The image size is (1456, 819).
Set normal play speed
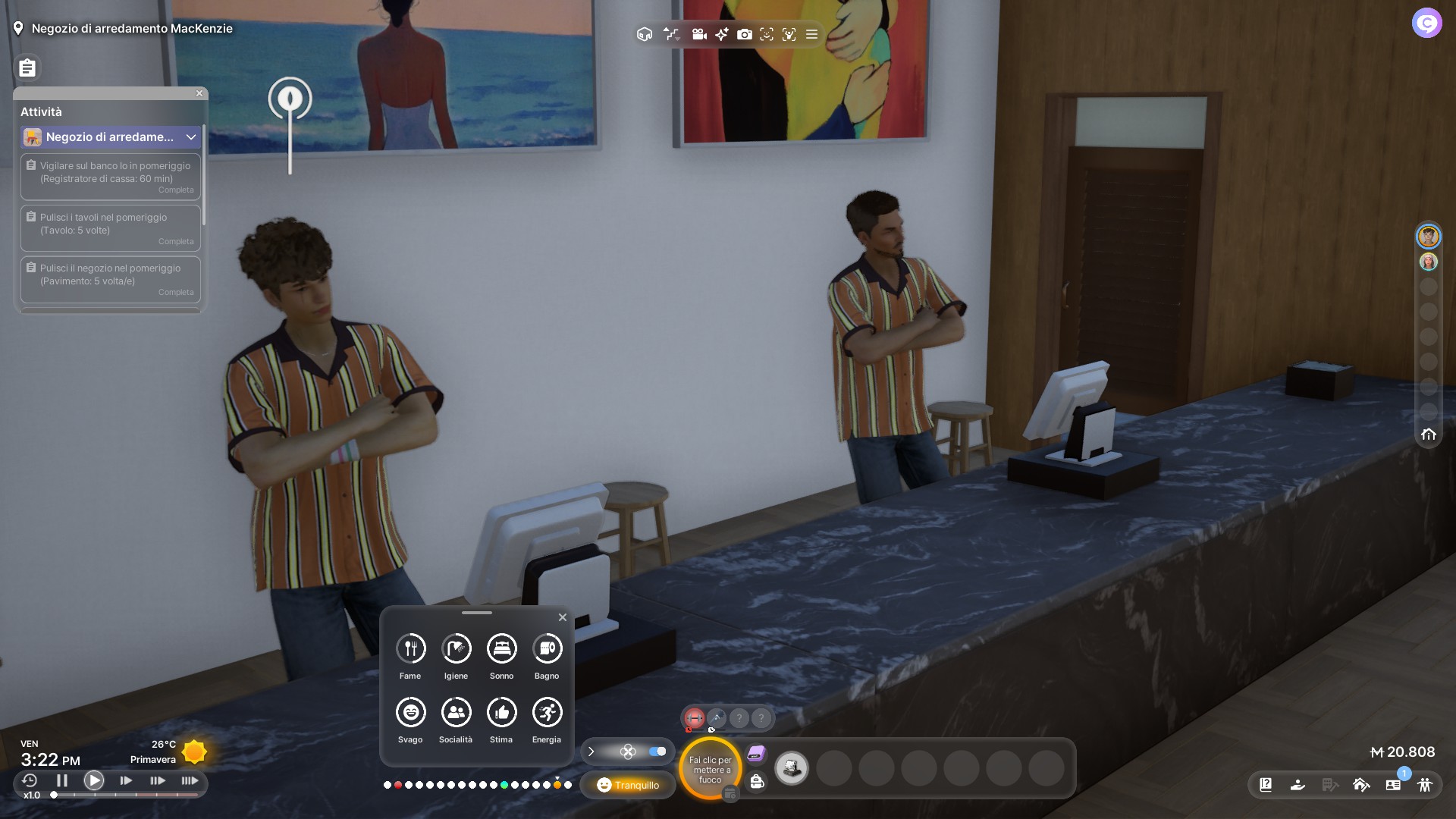click(94, 780)
